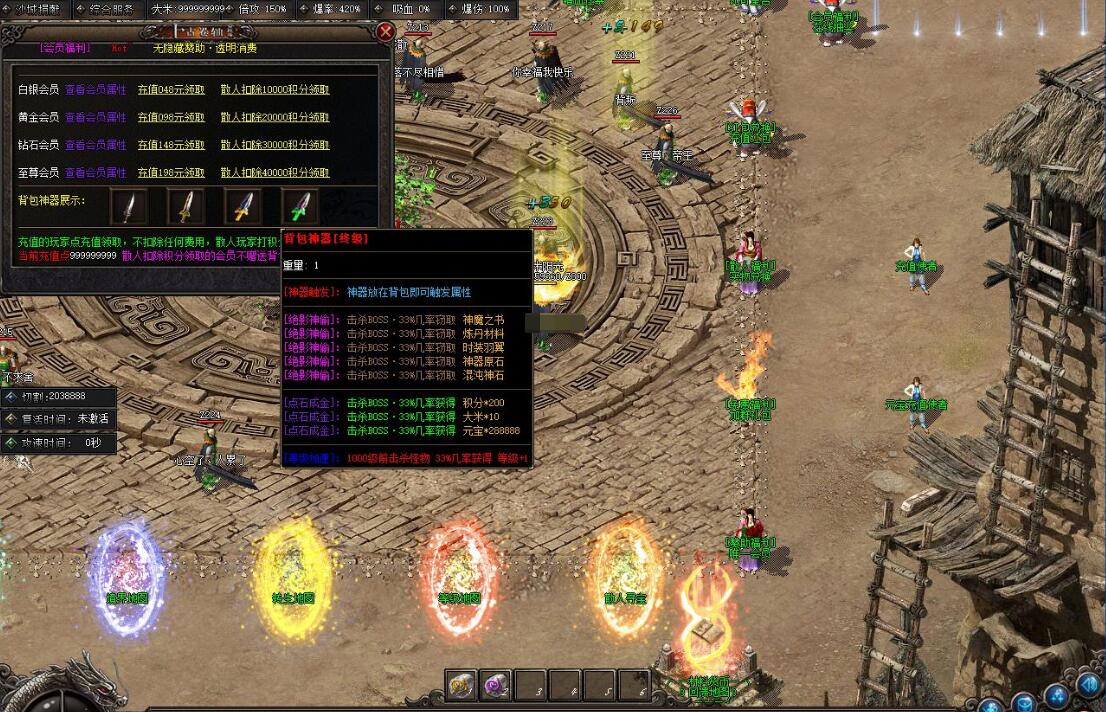View 白银会员 member attributes link
The height and width of the screenshot is (712, 1106).
96,89
